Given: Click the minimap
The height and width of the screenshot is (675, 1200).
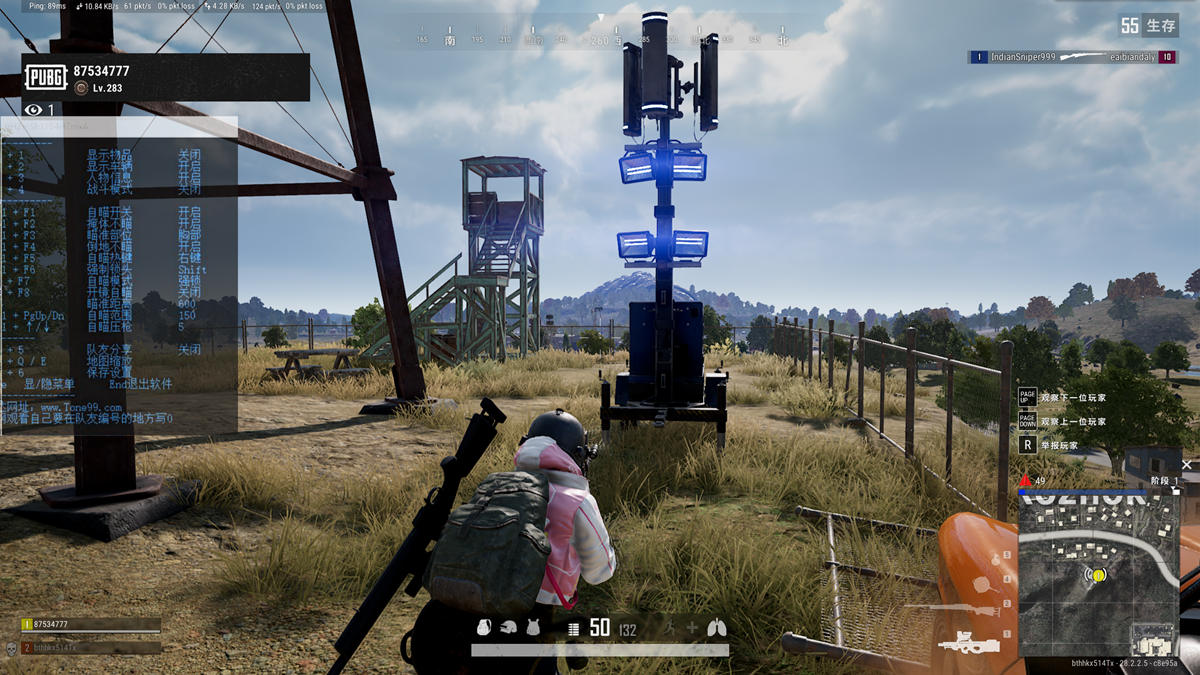Looking at the screenshot, I should 1098,574.
